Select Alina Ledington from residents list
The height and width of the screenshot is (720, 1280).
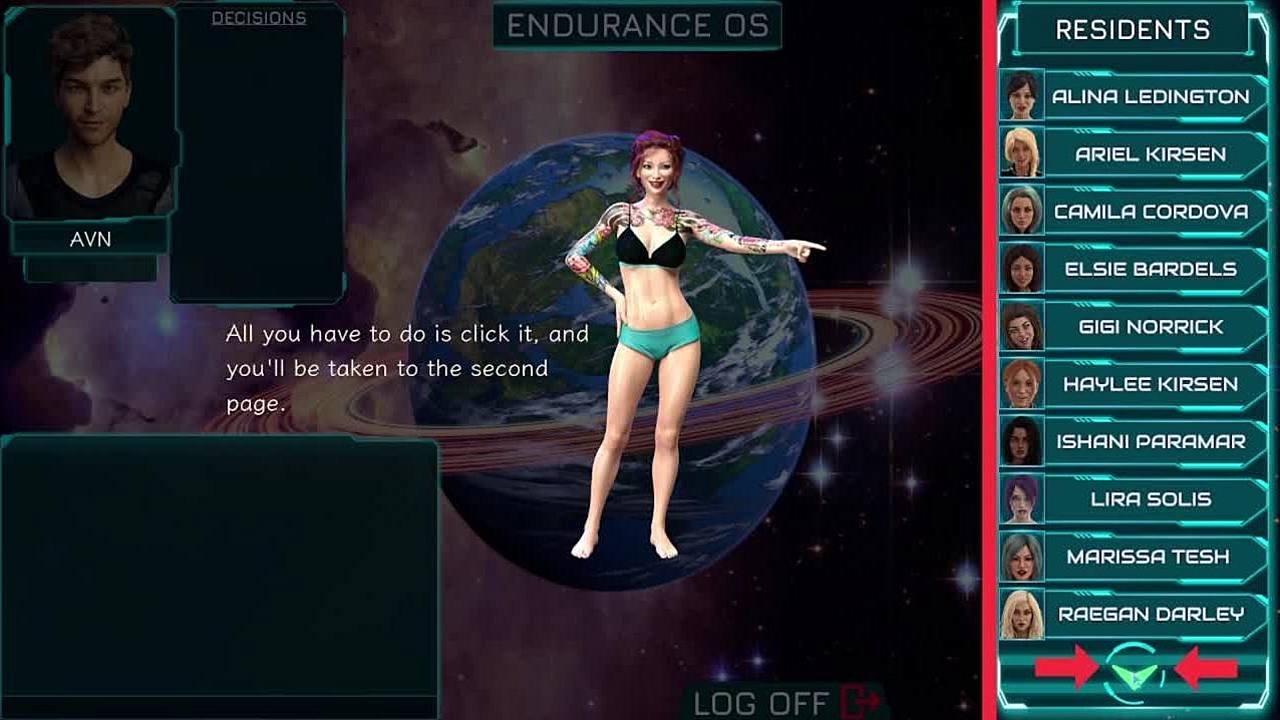click(1150, 97)
